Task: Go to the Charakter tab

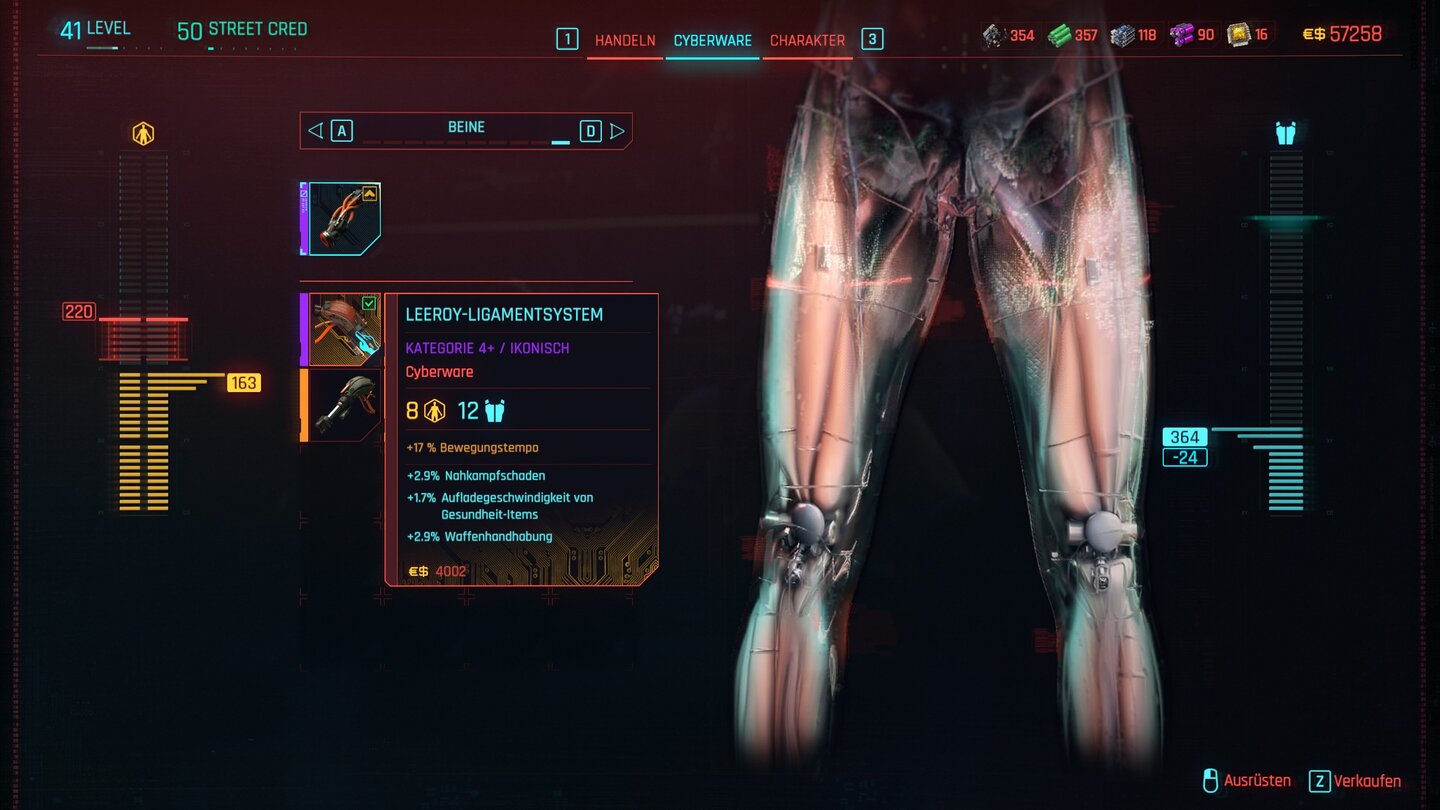Action: tap(807, 41)
